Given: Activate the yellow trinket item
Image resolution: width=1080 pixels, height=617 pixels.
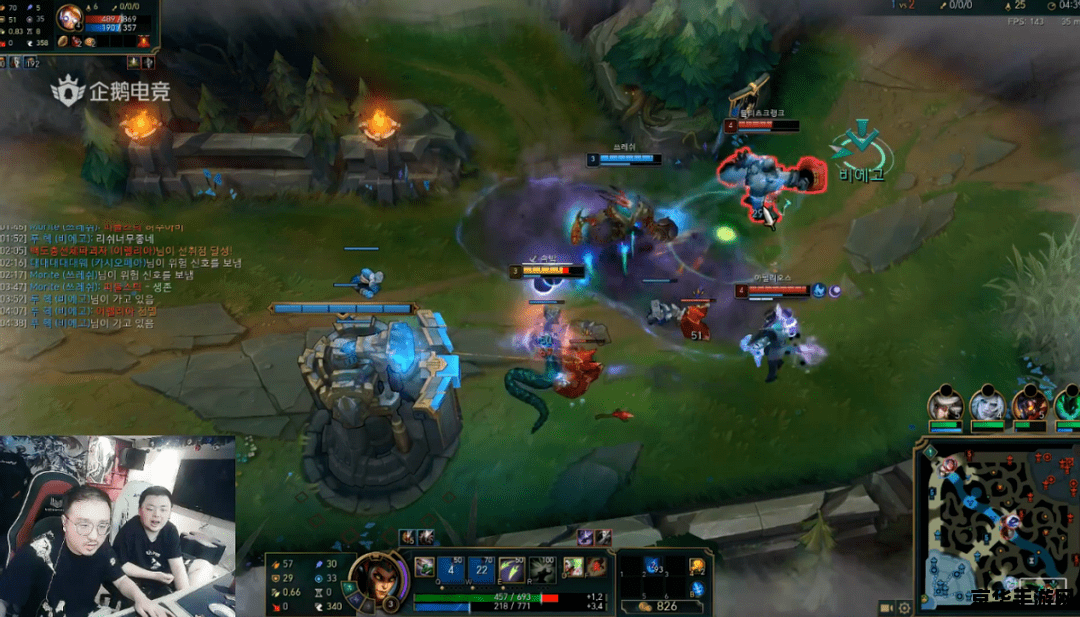Looking at the screenshot, I should pos(696,567).
